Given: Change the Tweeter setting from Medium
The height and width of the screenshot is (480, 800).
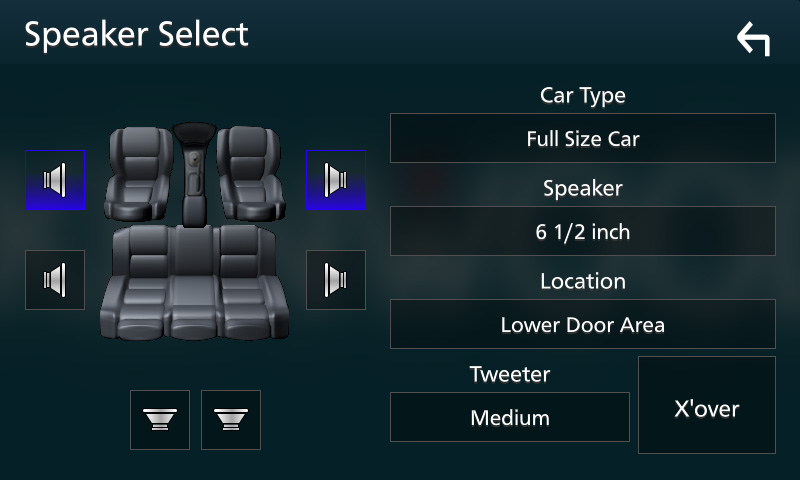Looking at the screenshot, I should tap(509, 417).
